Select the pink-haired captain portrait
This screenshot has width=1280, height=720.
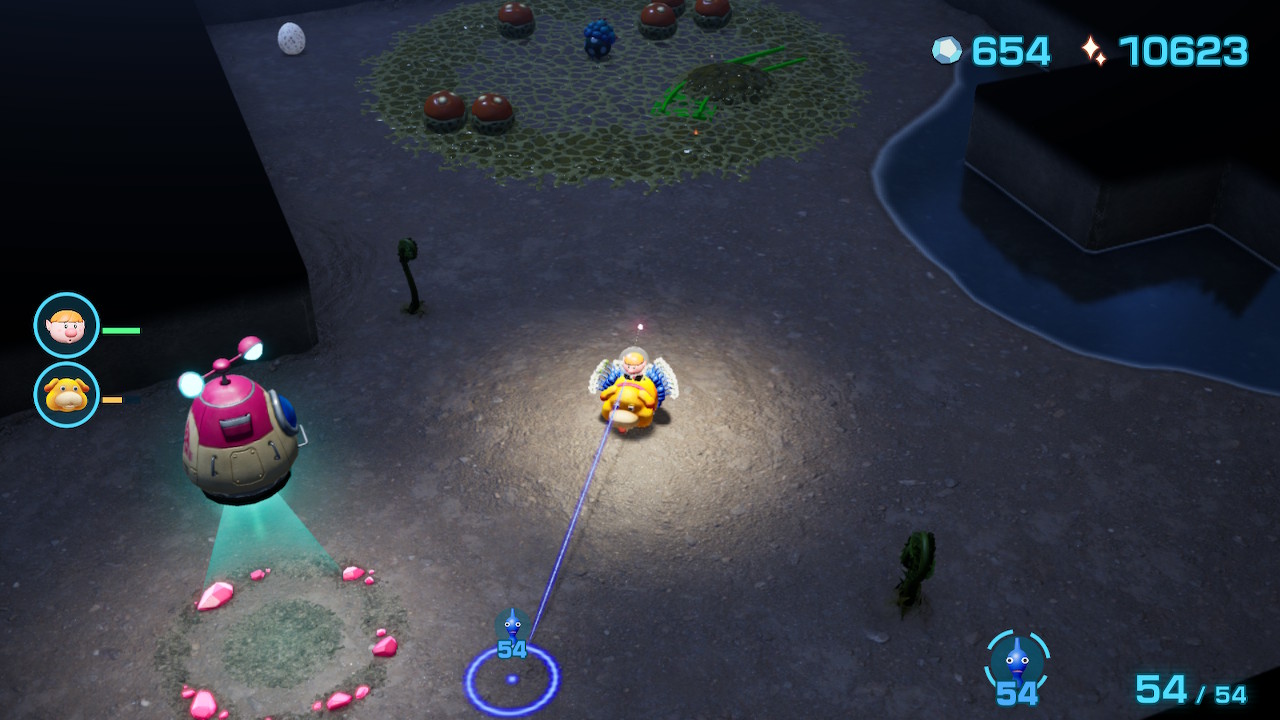67,325
